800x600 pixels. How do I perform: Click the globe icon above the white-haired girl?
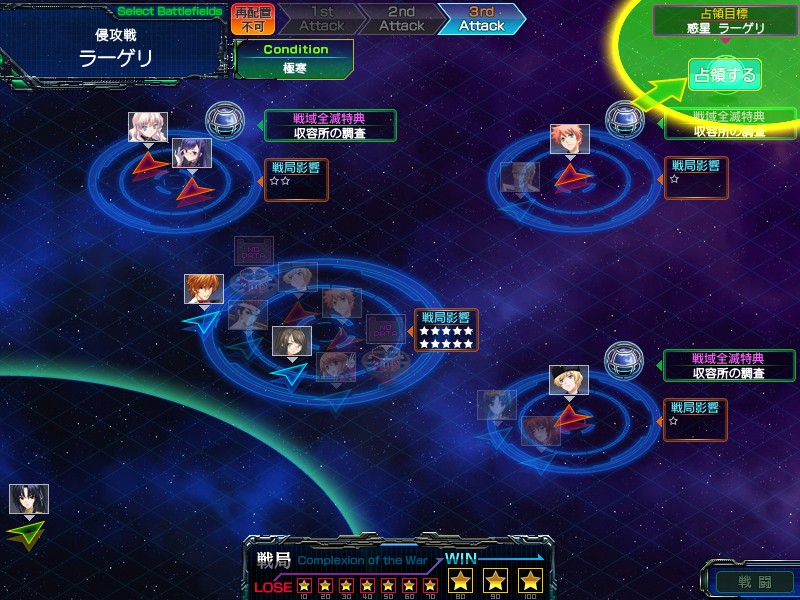click(223, 120)
